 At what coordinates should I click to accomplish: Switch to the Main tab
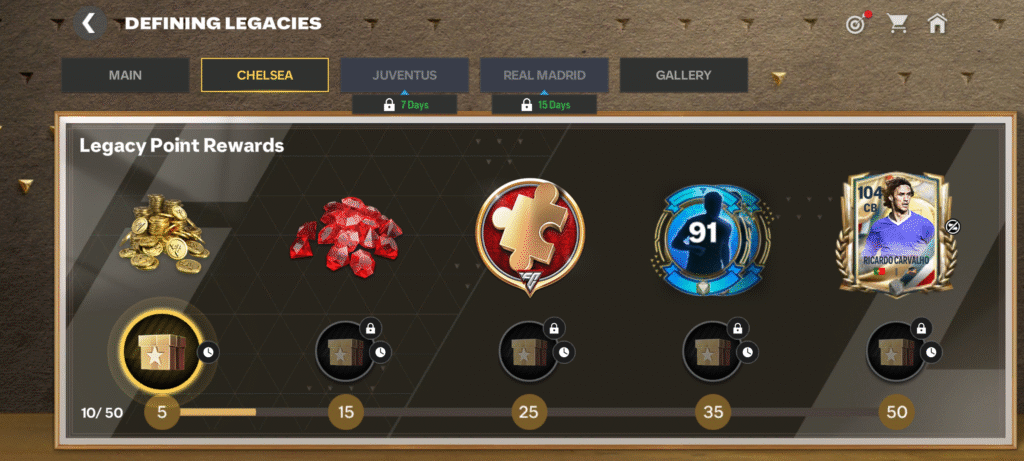[125, 75]
